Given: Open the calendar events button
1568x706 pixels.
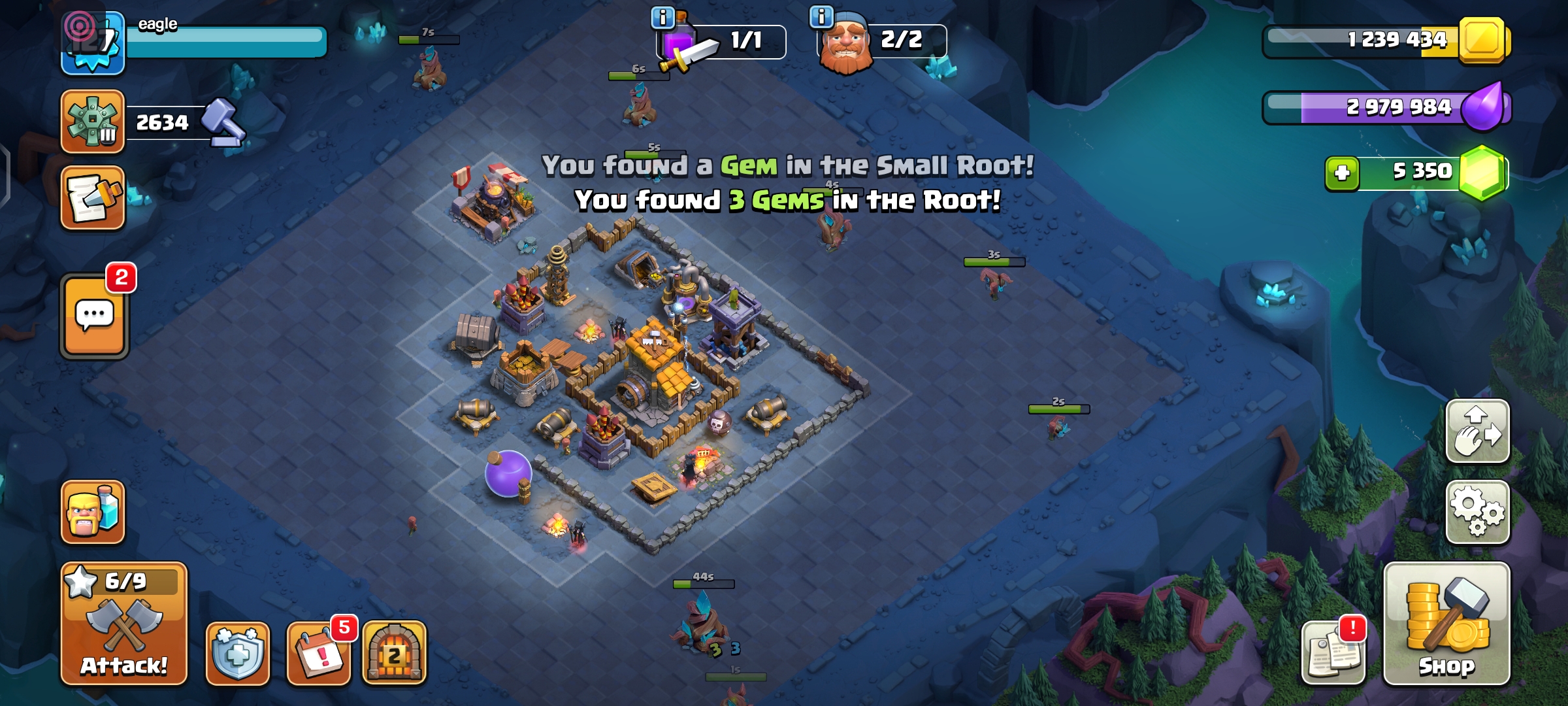Looking at the screenshot, I should point(319,652).
